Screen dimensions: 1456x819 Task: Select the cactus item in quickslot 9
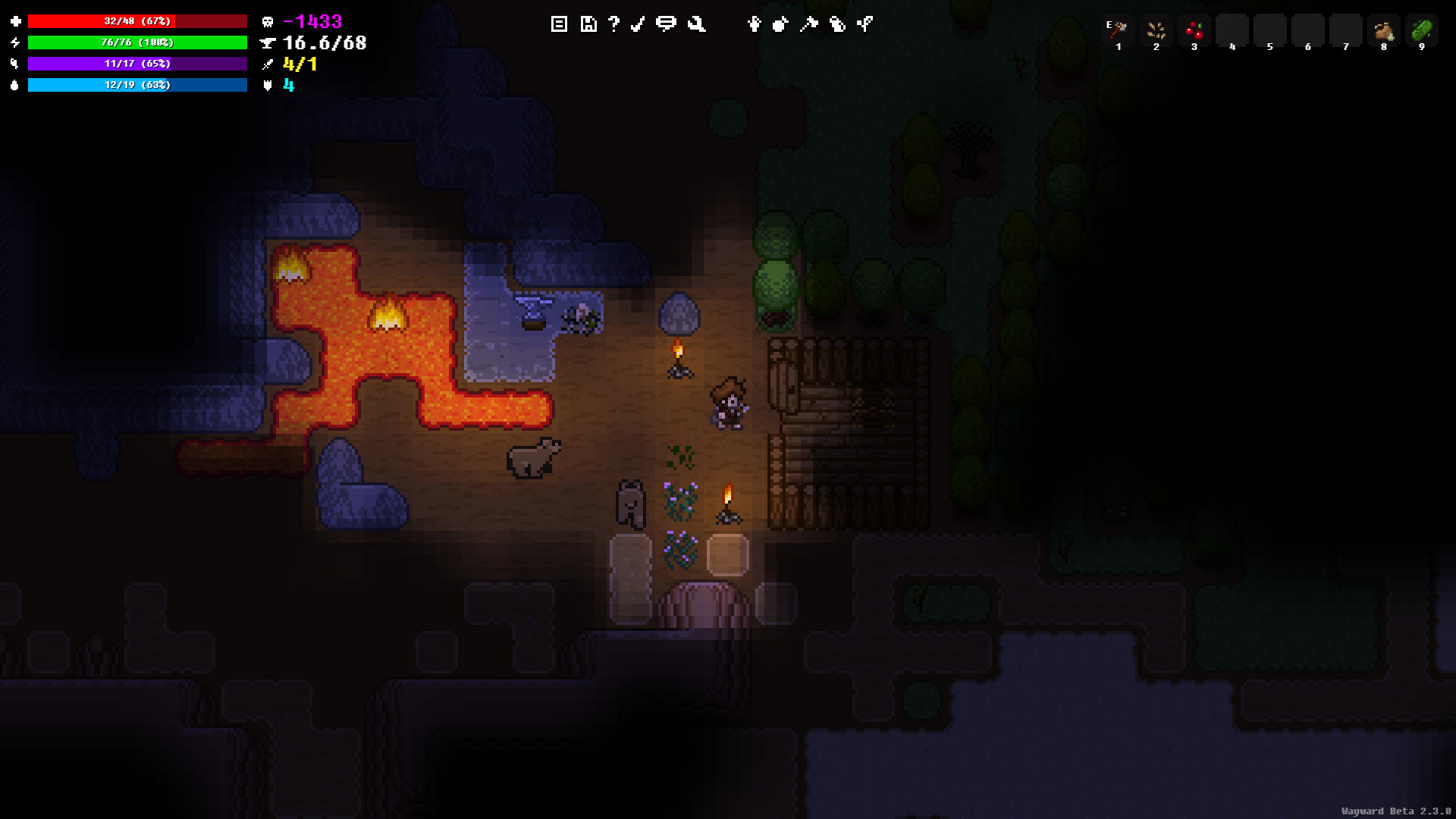click(x=1422, y=30)
